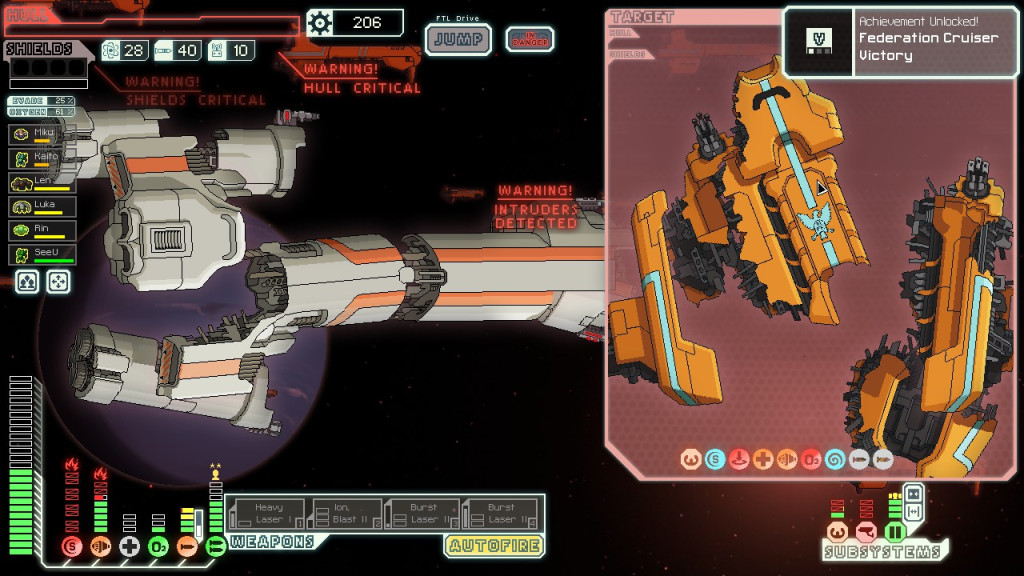Select crew member Kaito
Screen dimensions: 1024x576
[x=42, y=158]
